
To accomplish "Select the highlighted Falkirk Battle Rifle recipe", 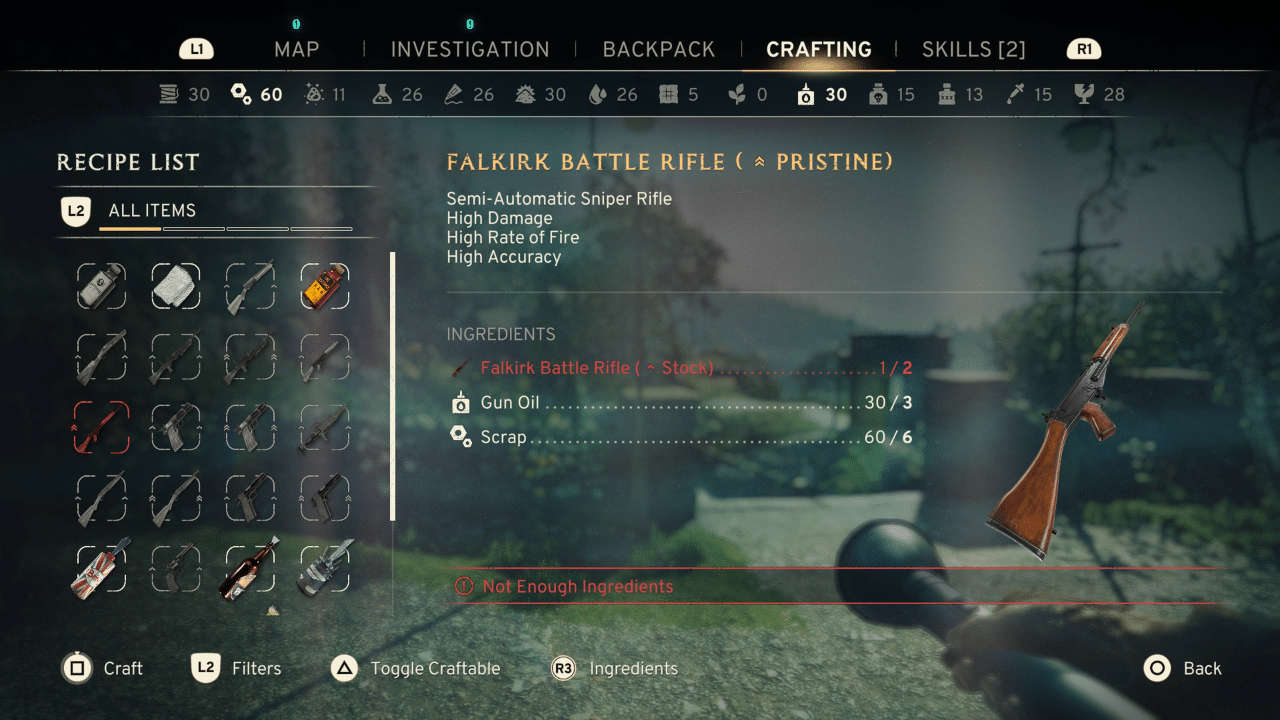I will click(101, 425).
